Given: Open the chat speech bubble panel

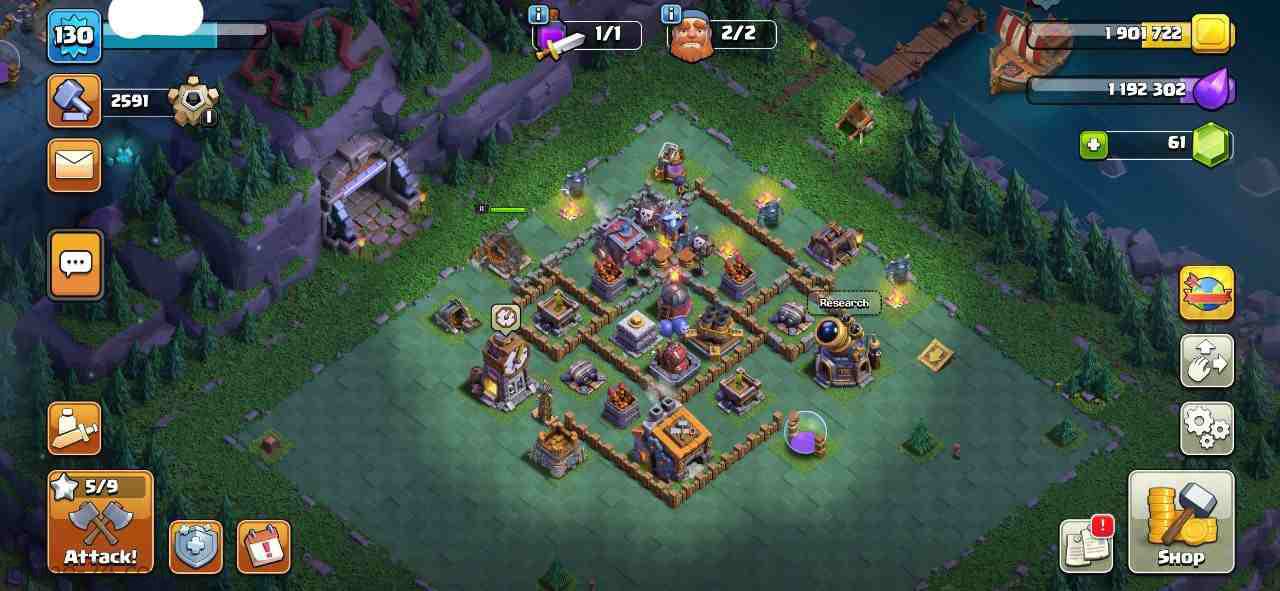Looking at the screenshot, I should pyautogui.click(x=75, y=264).
